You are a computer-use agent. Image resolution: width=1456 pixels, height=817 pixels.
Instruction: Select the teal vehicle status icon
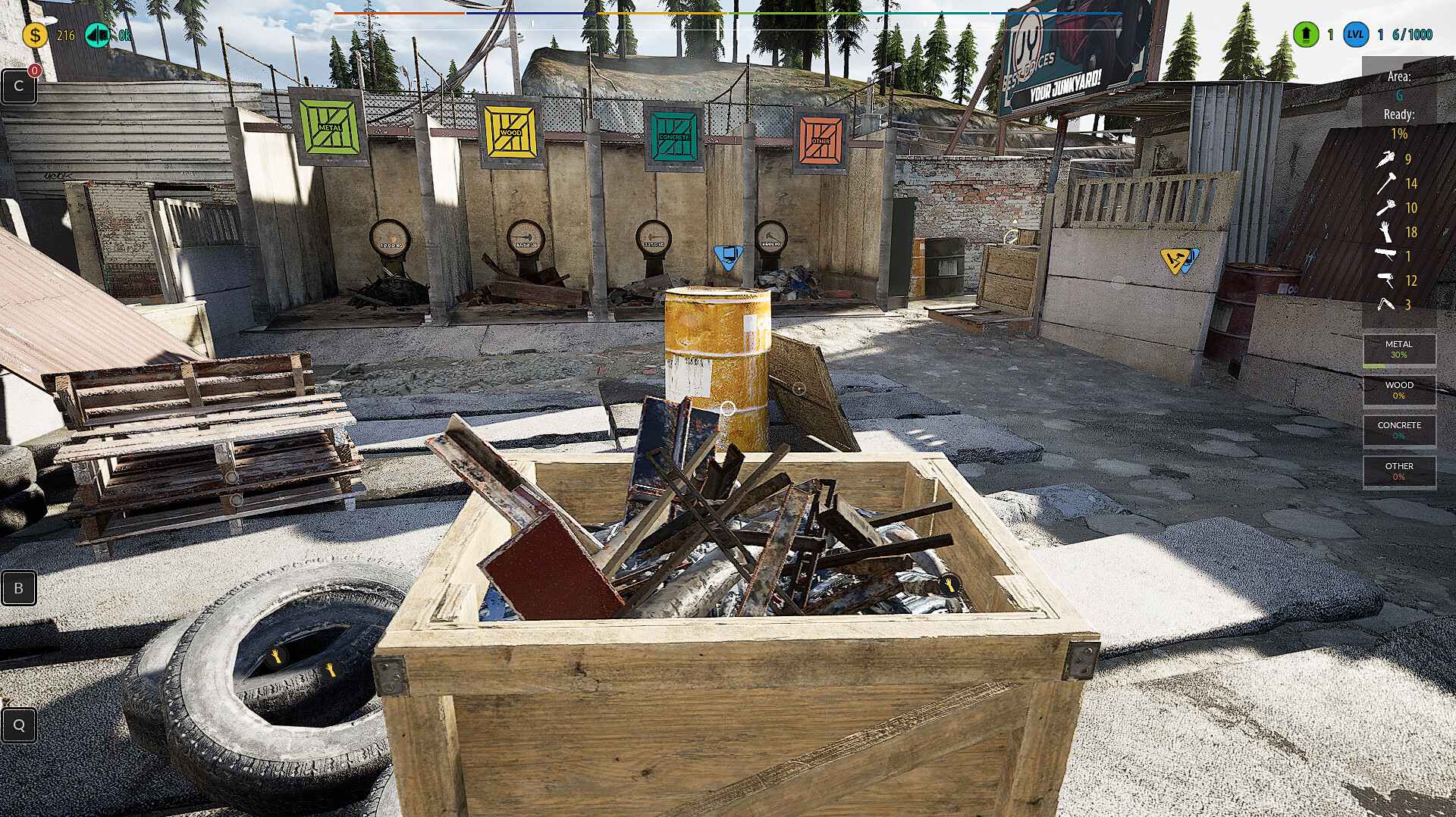coord(97,33)
